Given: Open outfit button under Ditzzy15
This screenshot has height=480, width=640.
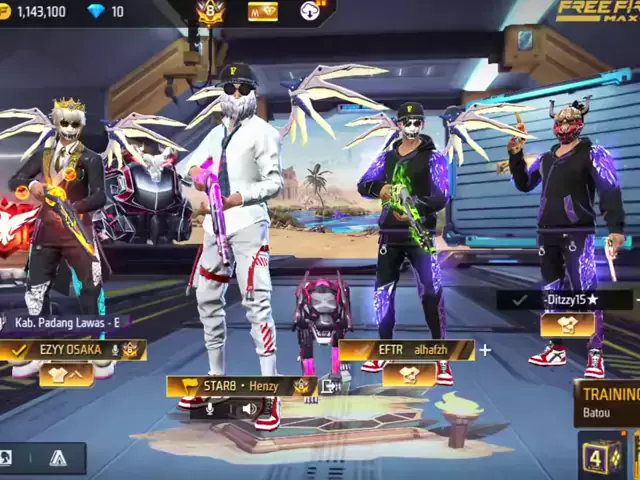Looking at the screenshot, I should point(567,324).
